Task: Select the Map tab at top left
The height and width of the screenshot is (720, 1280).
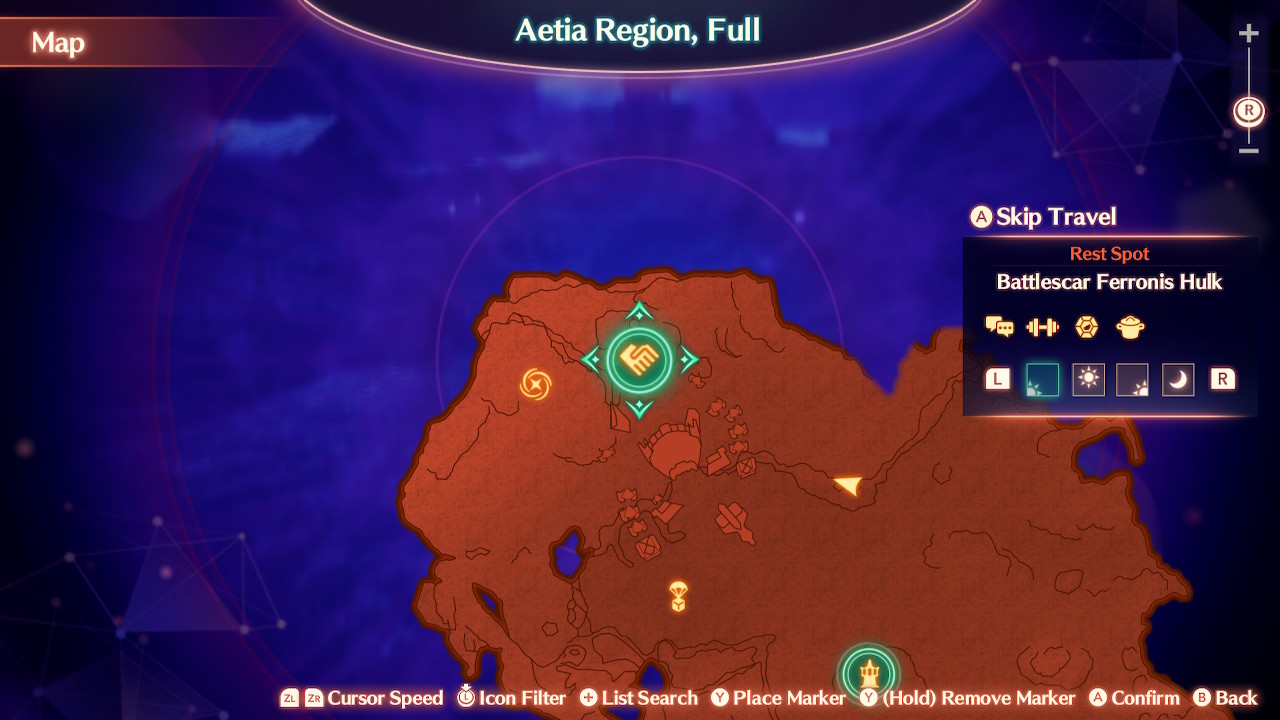Action: coord(58,44)
